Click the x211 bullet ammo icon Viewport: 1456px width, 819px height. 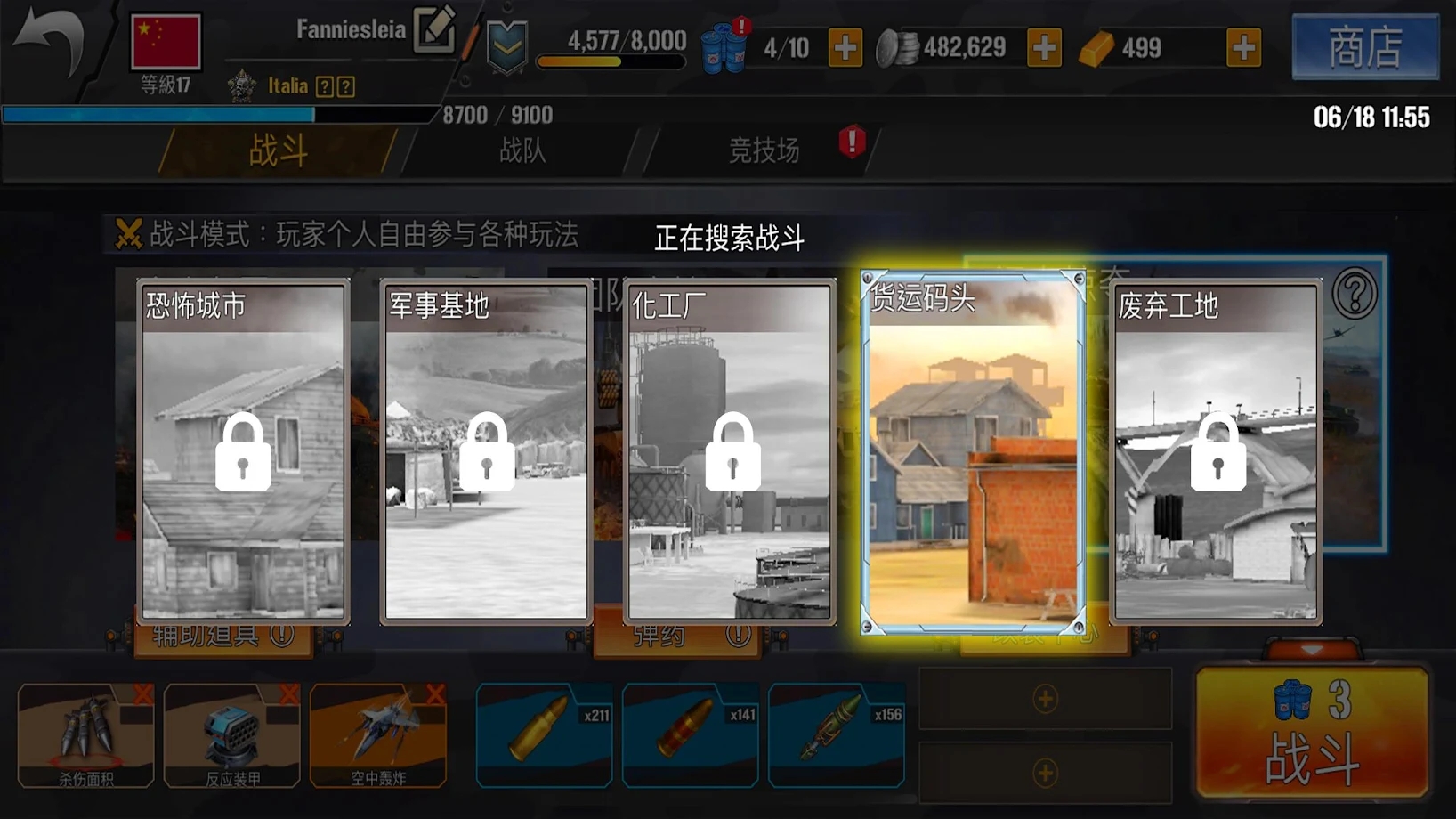pyautogui.click(x=544, y=734)
